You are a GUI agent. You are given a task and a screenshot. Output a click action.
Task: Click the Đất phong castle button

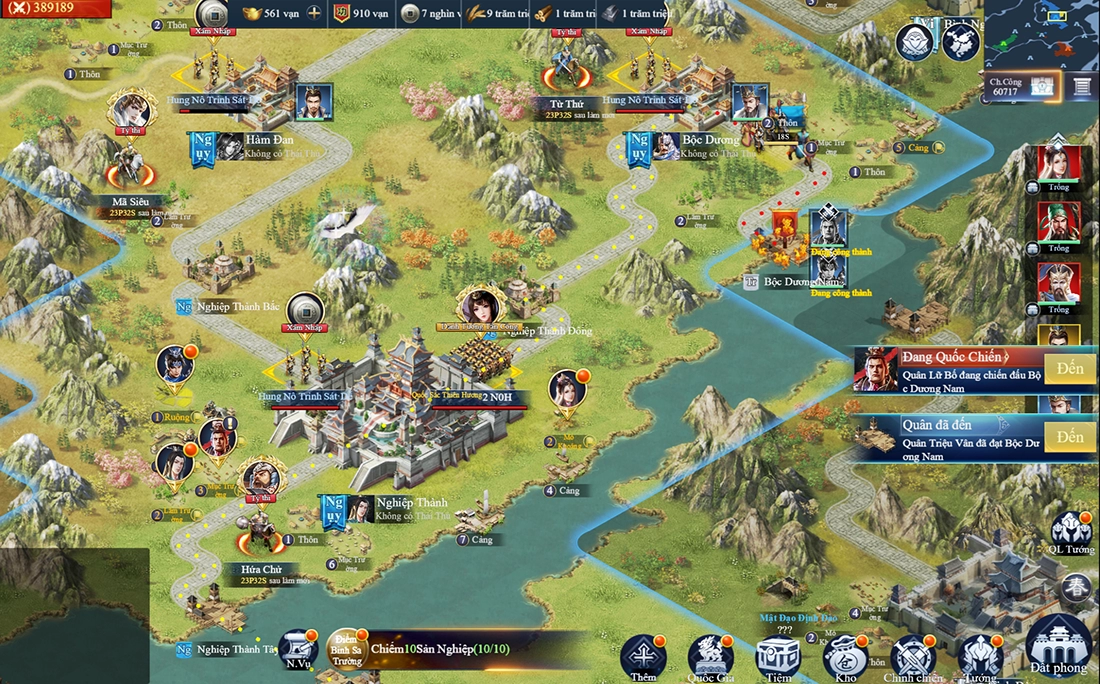click(x=1057, y=644)
